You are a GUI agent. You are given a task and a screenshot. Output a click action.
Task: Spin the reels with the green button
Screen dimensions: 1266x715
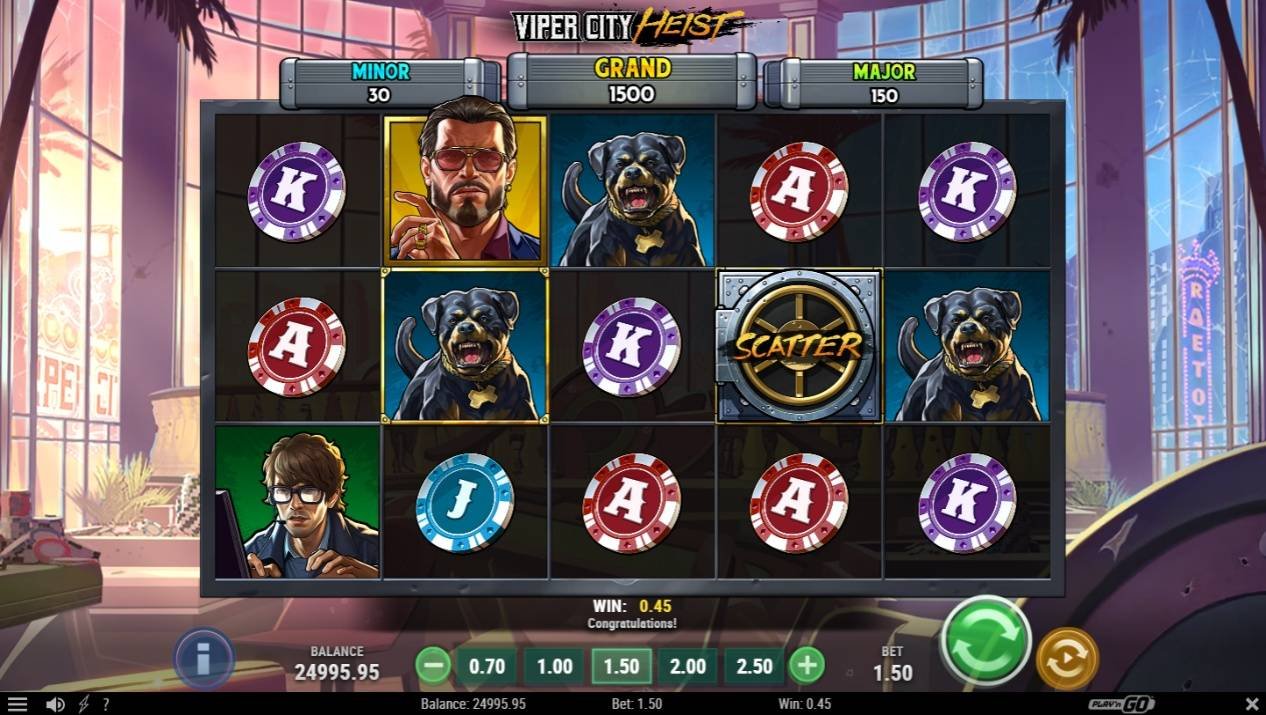click(x=986, y=641)
